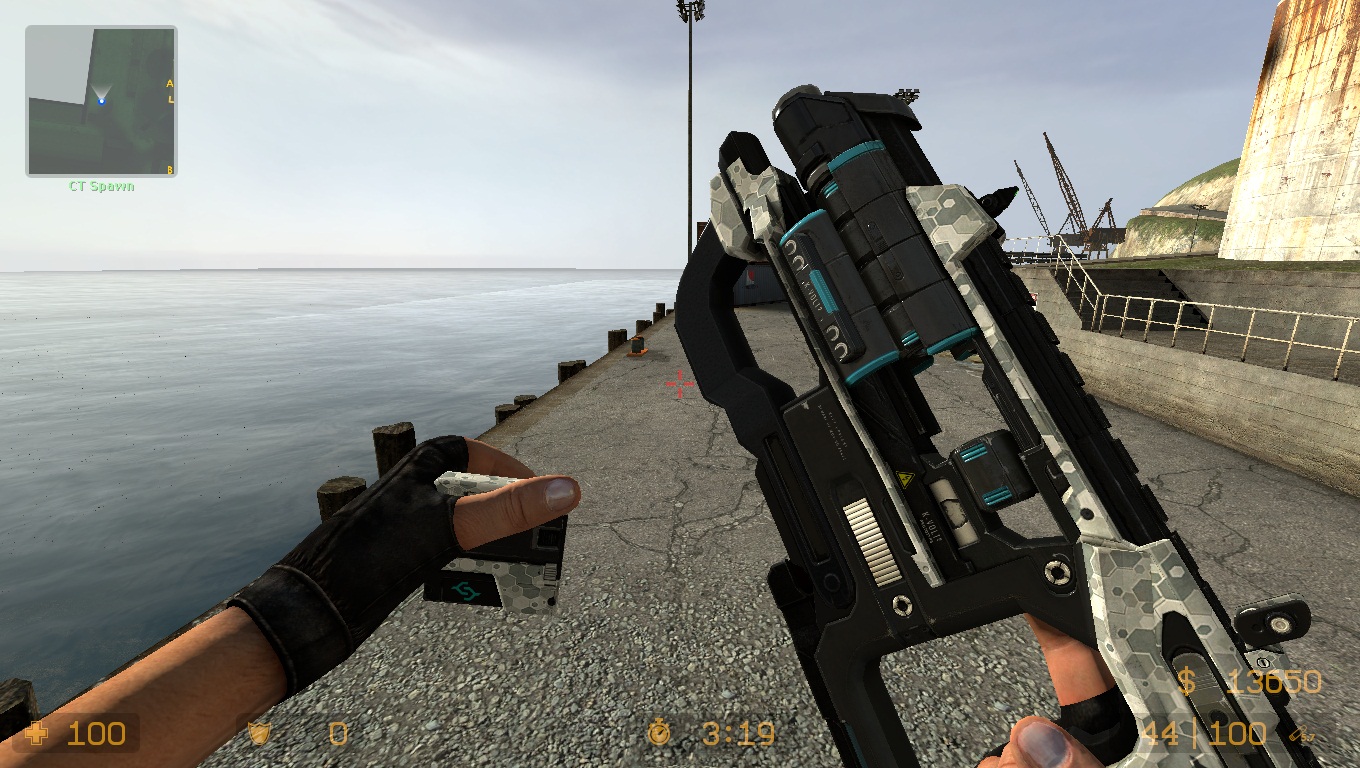Click the ladder L marker on the radar
The width and height of the screenshot is (1360, 768).
pyautogui.click(x=171, y=99)
